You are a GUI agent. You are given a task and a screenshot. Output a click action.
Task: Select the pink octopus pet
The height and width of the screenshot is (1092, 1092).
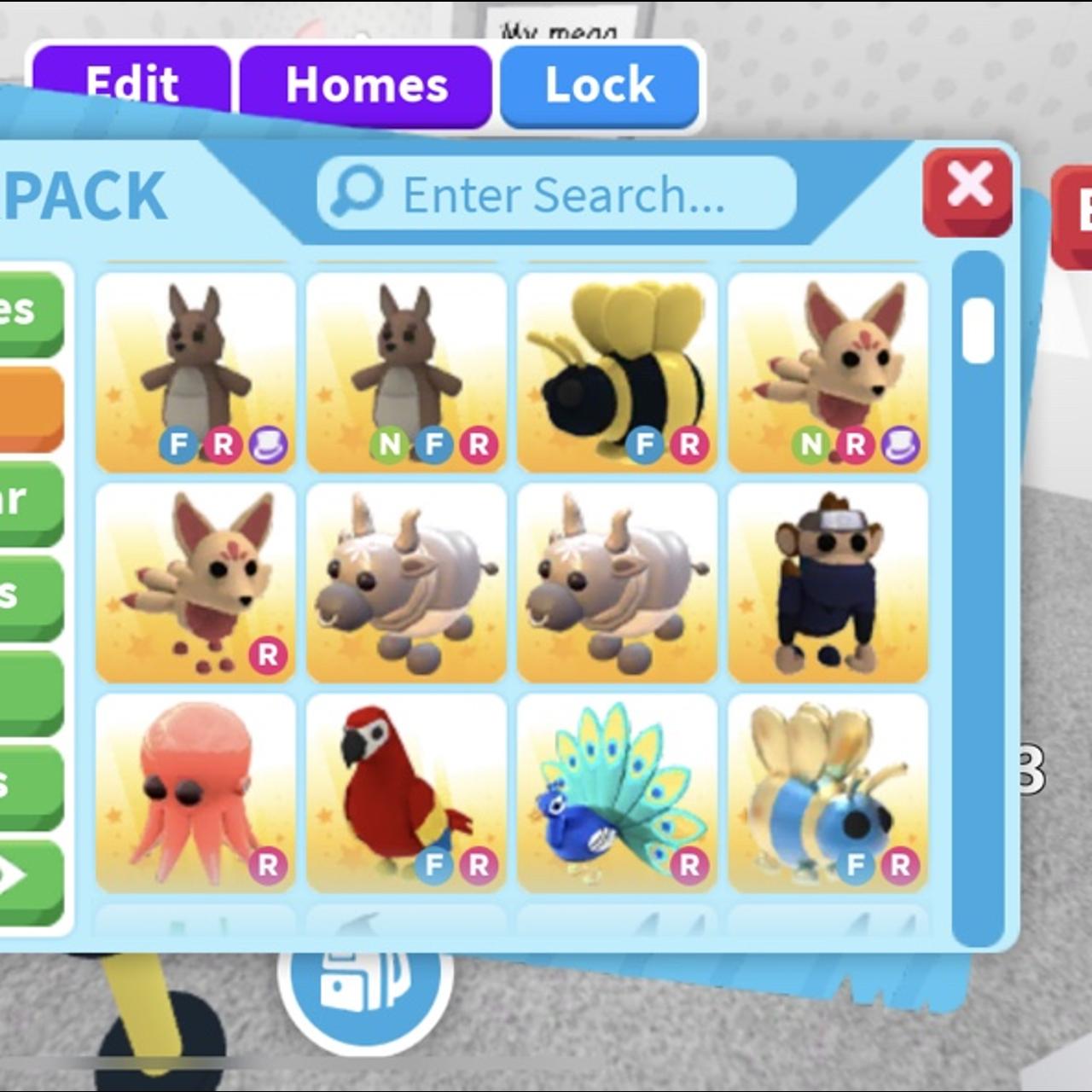pyautogui.click(x=195, y=793)
